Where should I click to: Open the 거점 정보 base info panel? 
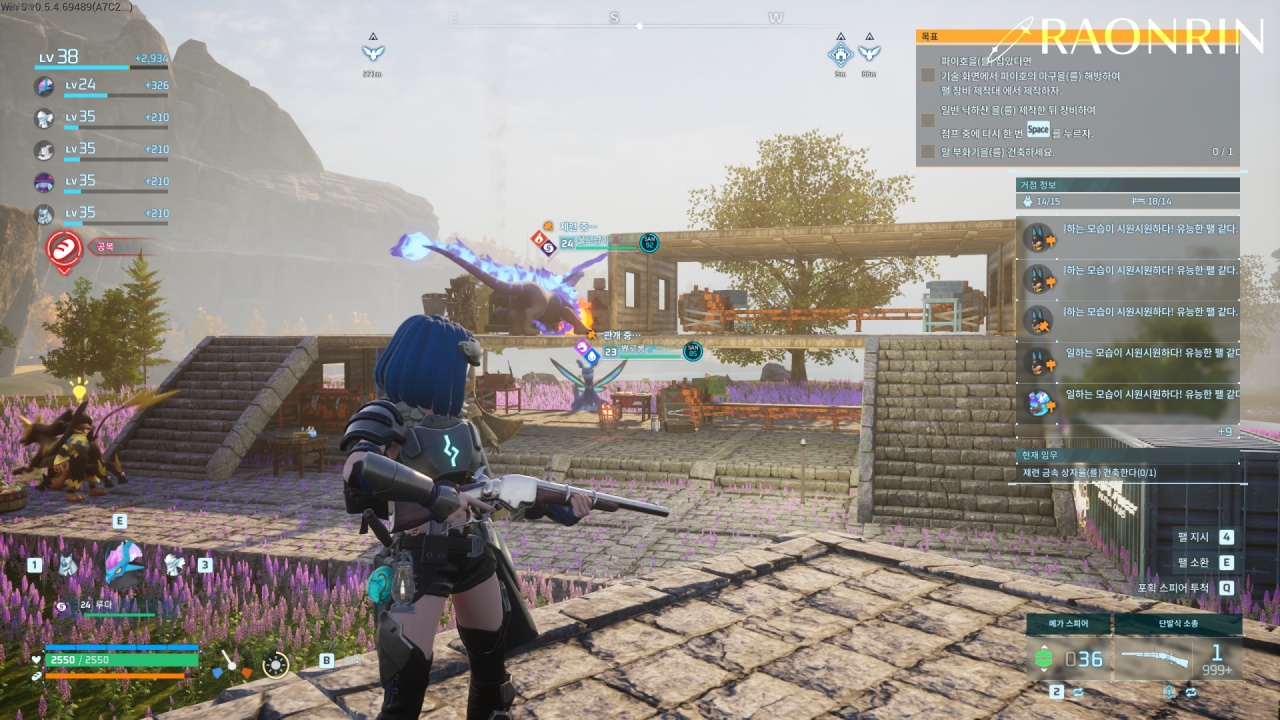pyautogui.click(x=1127, y=185)
